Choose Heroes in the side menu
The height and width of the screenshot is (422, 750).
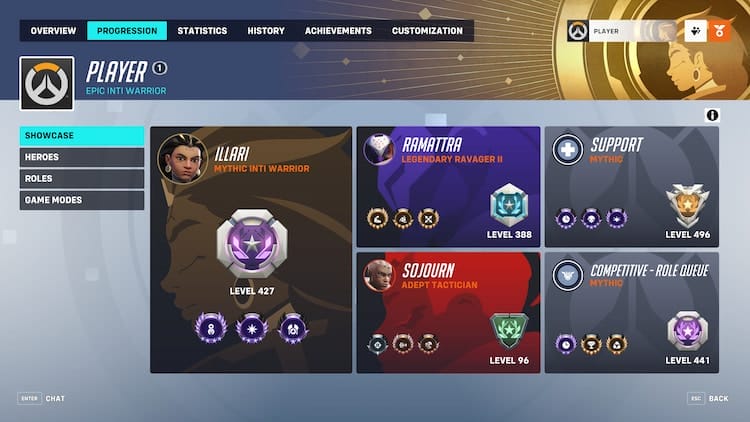click(82, 157)
